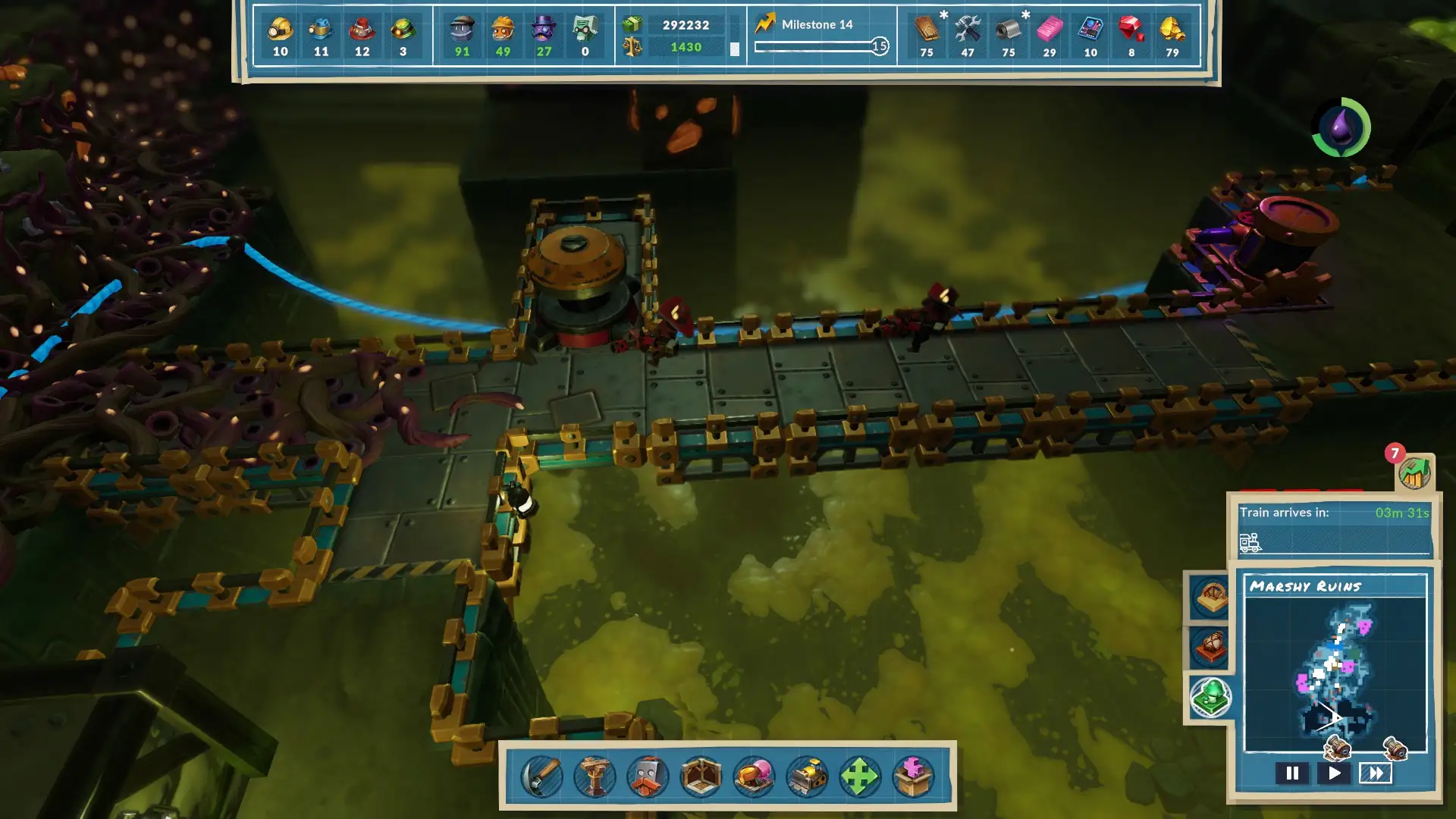1456x819 pixels.
Task: Click the circled 15 milestone target
Action: 880,46
